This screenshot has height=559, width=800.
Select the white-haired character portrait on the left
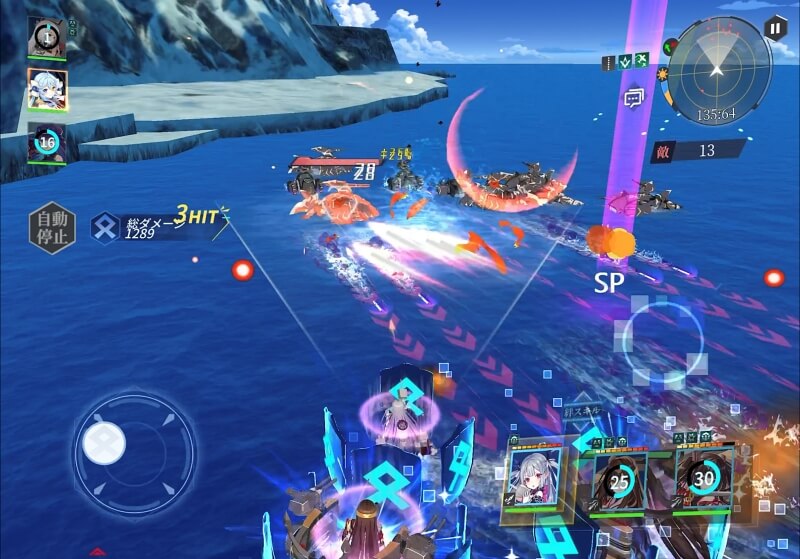(47, 89)
